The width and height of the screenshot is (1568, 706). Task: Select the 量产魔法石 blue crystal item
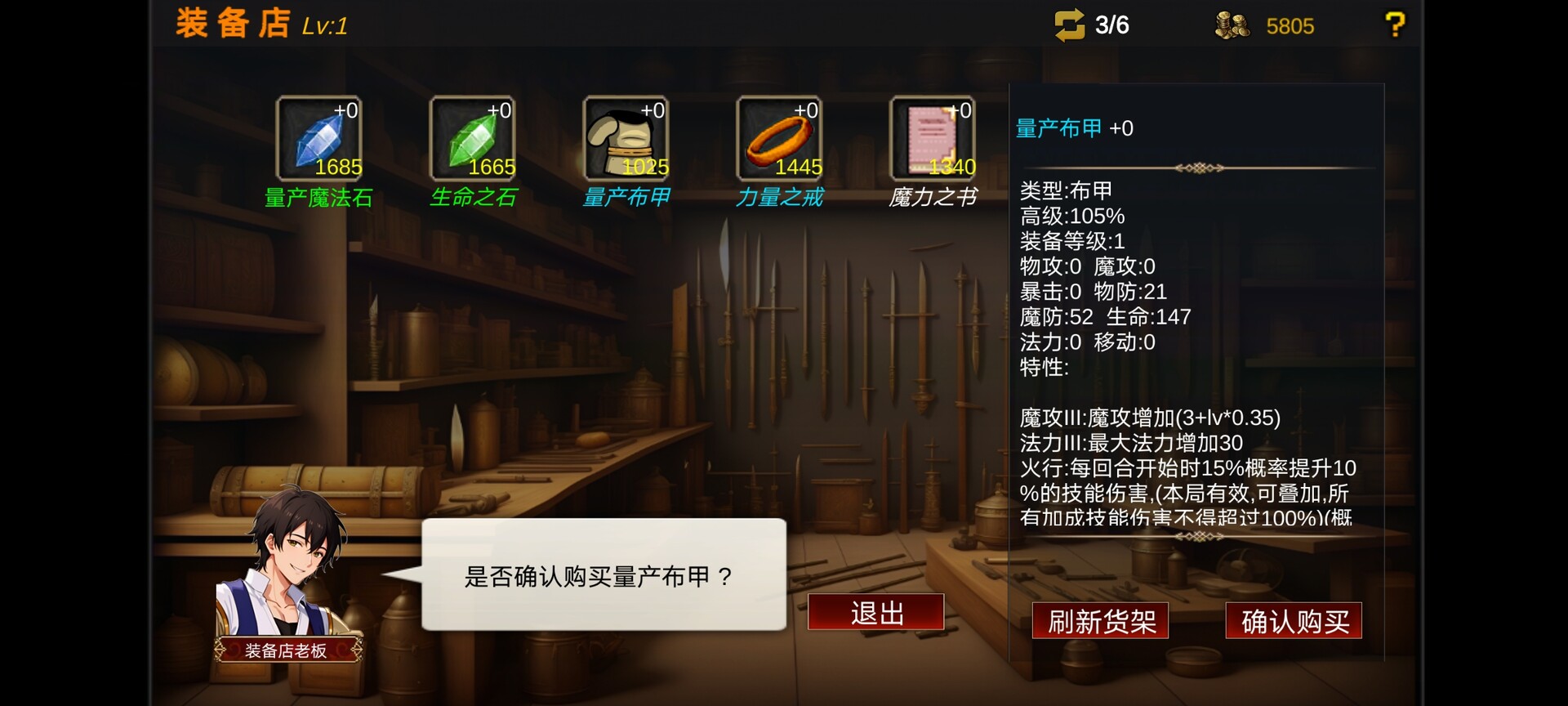[318, 139]
